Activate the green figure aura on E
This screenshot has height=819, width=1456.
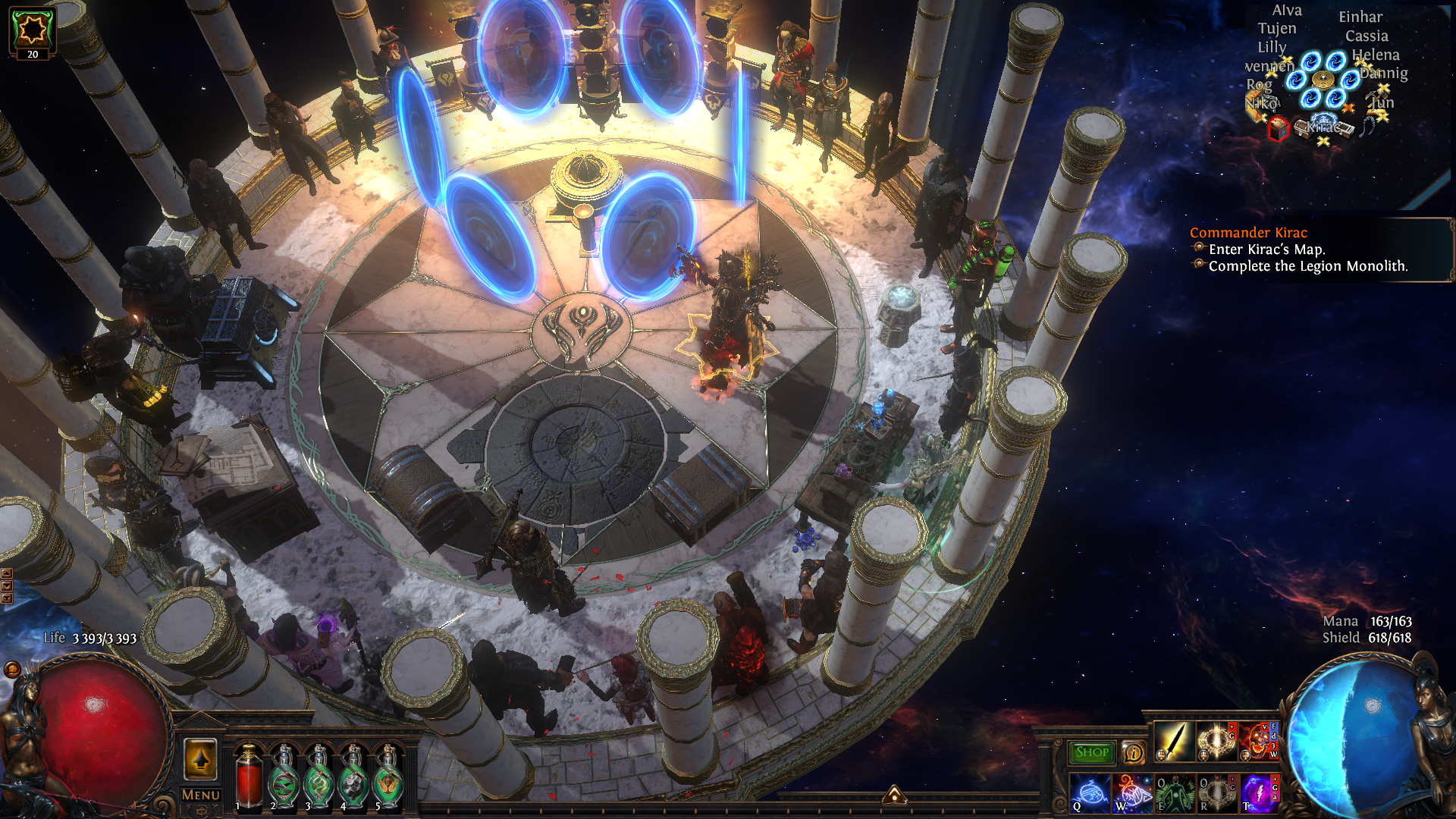point(1173,793)
